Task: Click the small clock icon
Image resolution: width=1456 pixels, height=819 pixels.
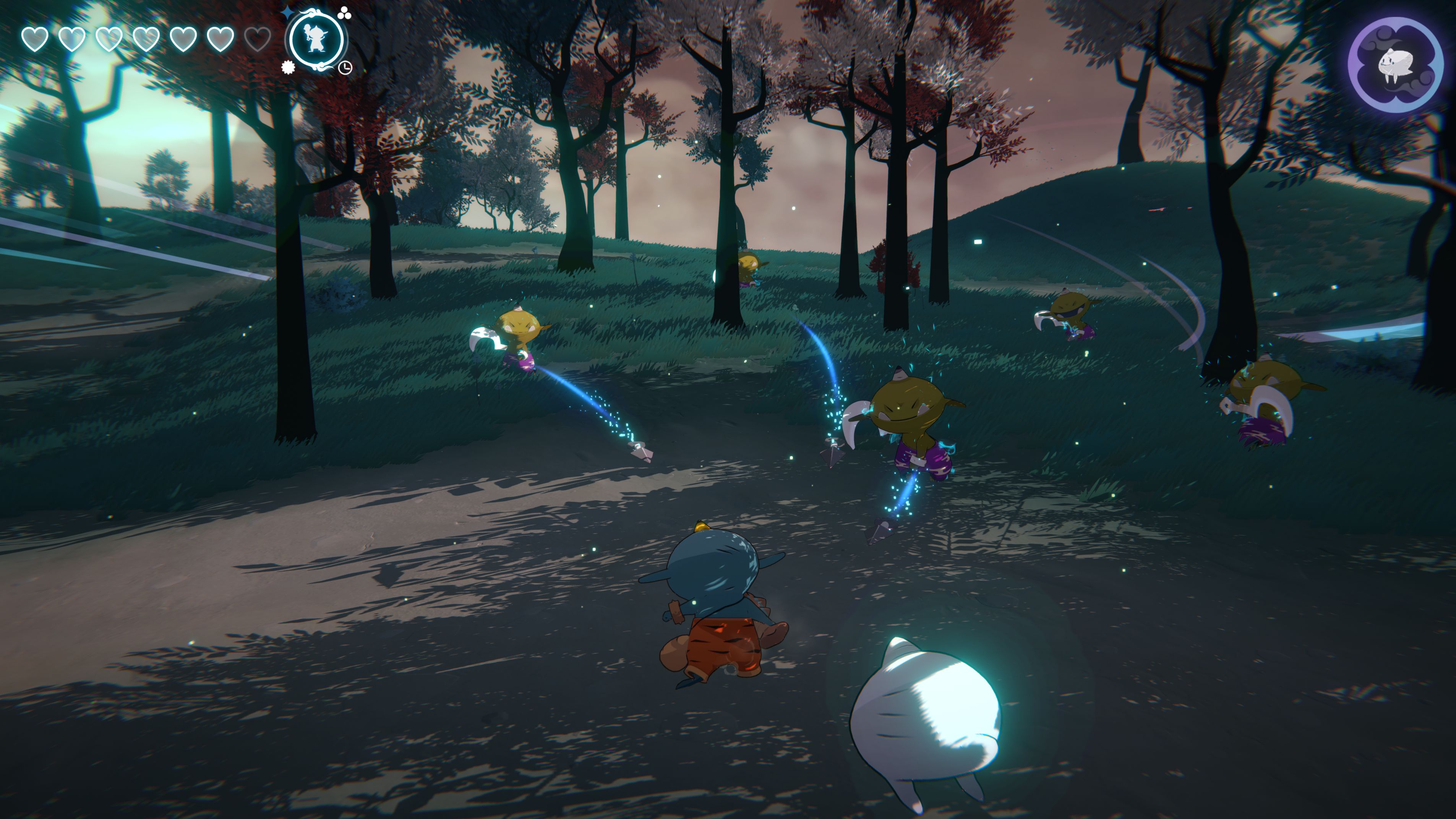Action: [x=345, y=68]
